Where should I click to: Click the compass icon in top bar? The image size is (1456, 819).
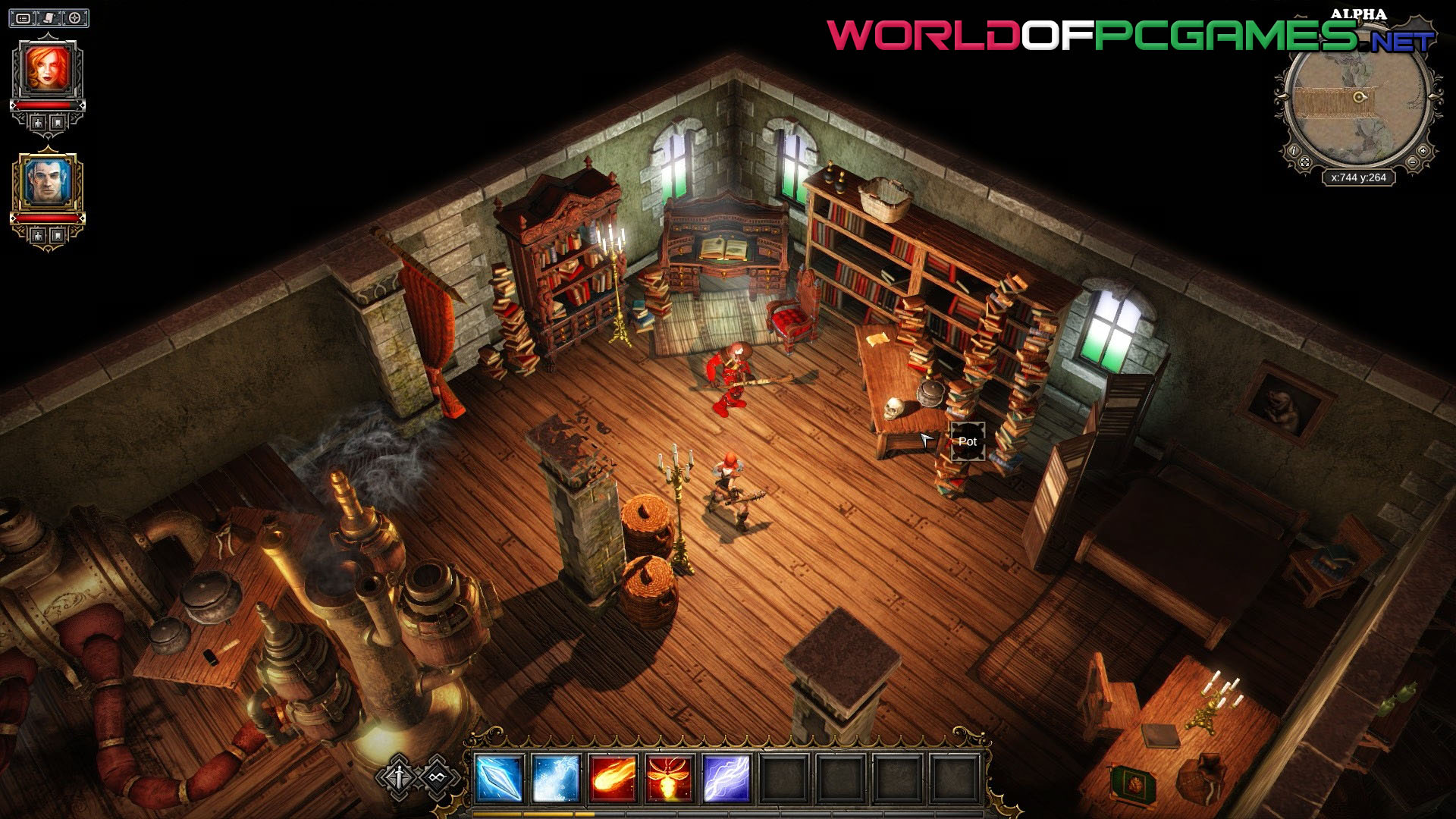(x=74, y=17)
